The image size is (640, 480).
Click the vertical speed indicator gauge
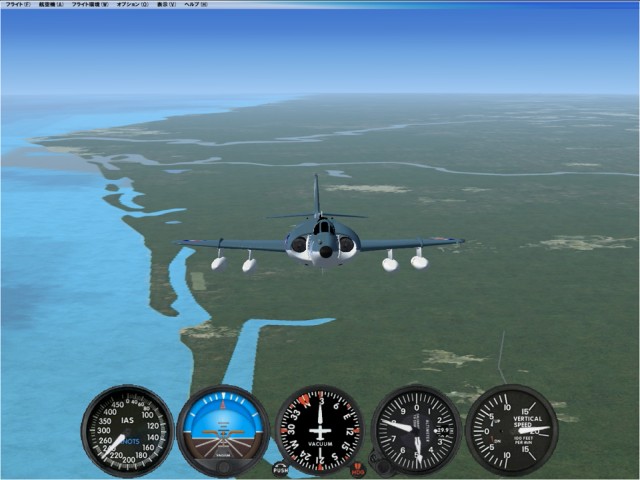pos(512,430)
